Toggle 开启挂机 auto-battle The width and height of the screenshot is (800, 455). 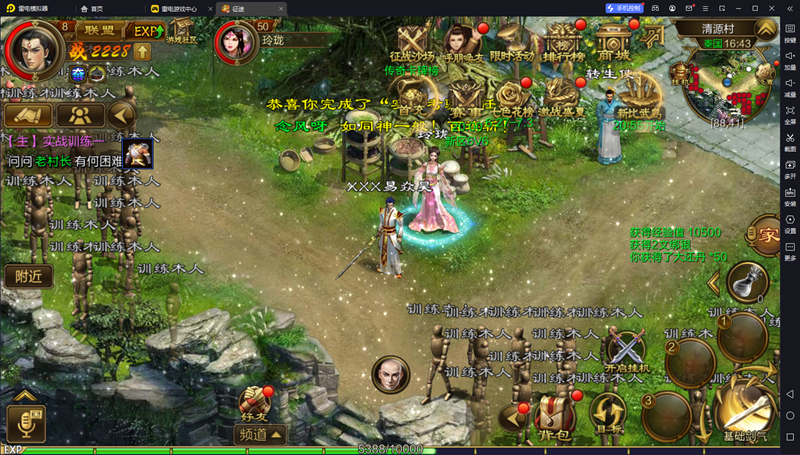coord(629,351)
